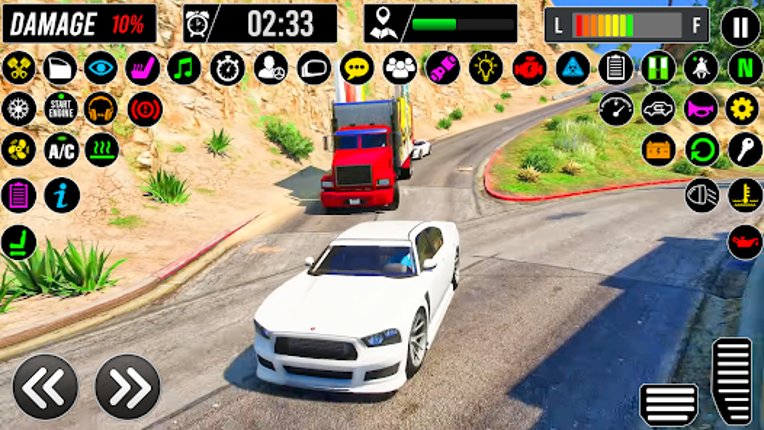Image resolution: width=764 pixels, height=430 pixels.
Task: Toggle the headlight icon
Action: click(x=702, y=194)
